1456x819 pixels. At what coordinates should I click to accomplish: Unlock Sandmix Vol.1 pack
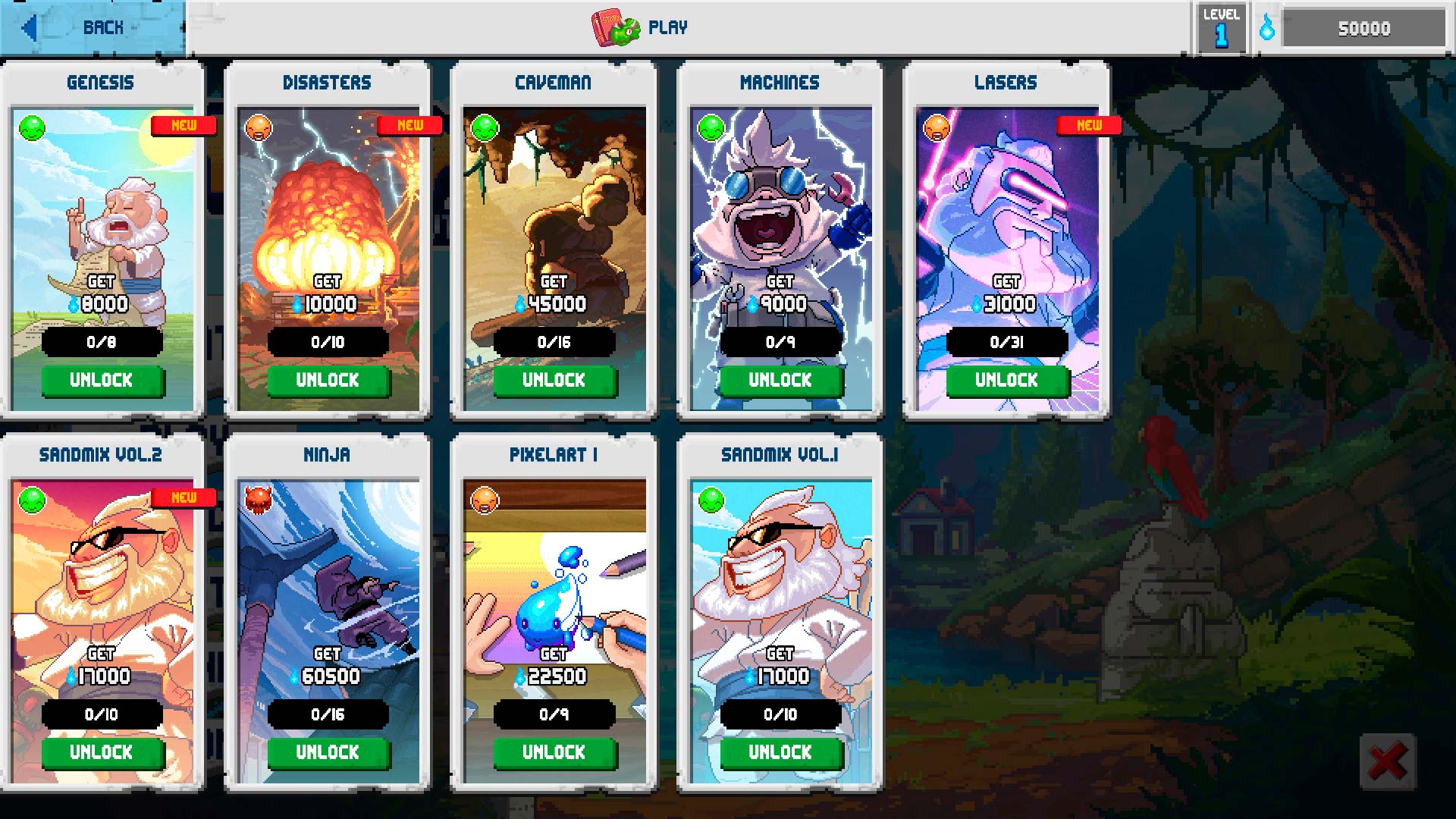point(780,752)
